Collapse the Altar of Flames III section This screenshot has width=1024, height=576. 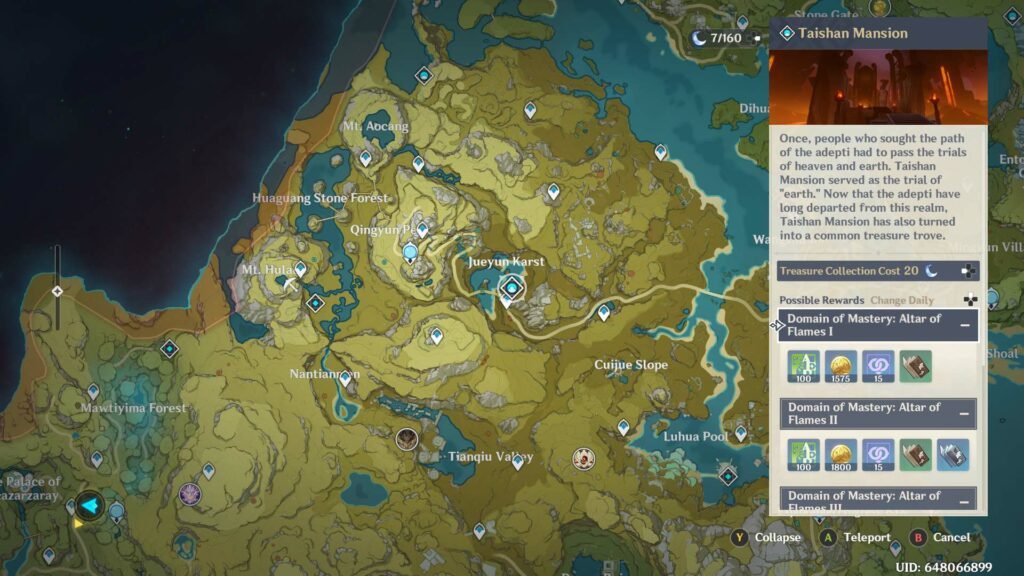click(x=965, y=501)
